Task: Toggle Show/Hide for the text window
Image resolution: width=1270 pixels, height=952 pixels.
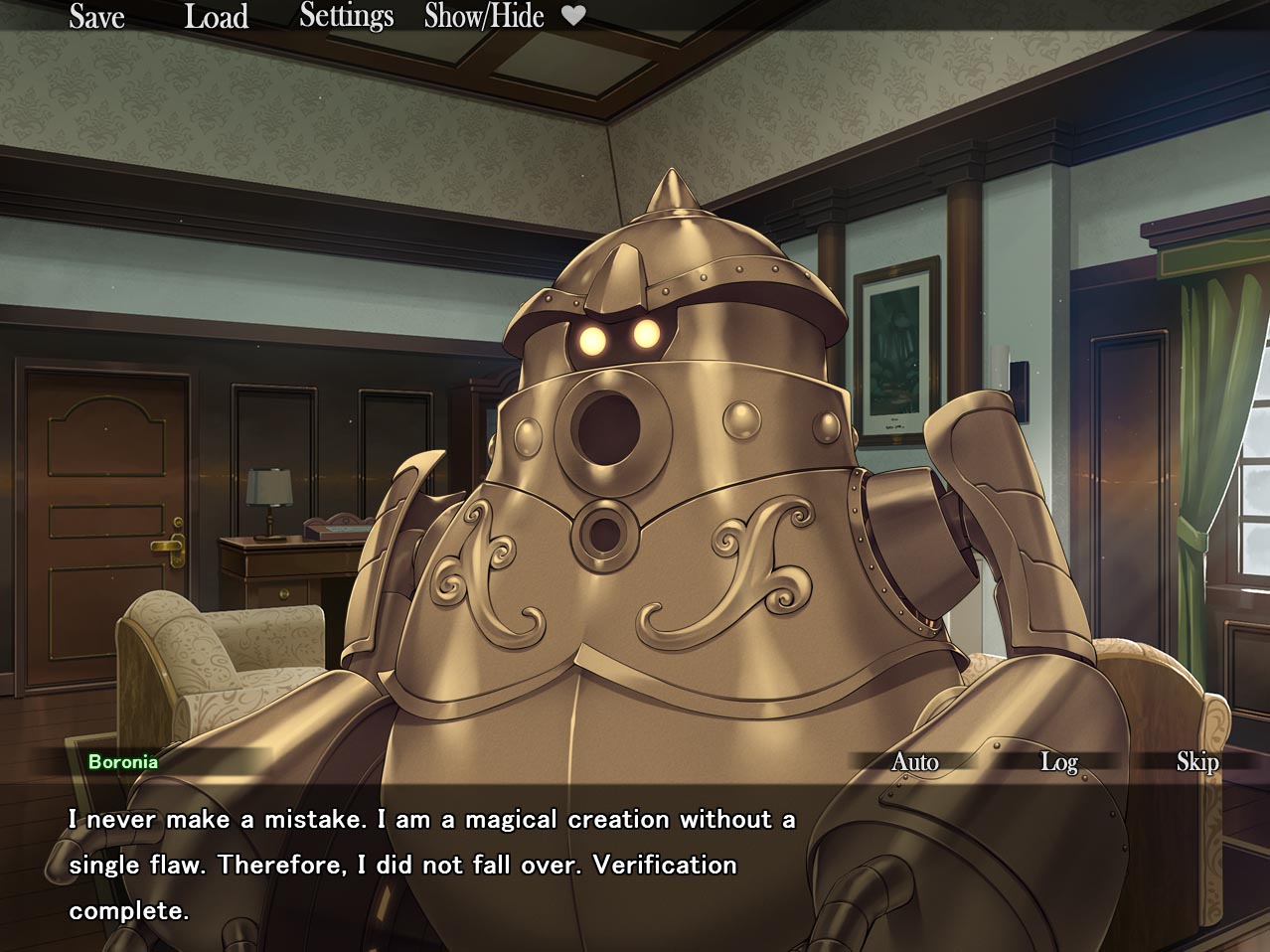Action: coord(484,17)
